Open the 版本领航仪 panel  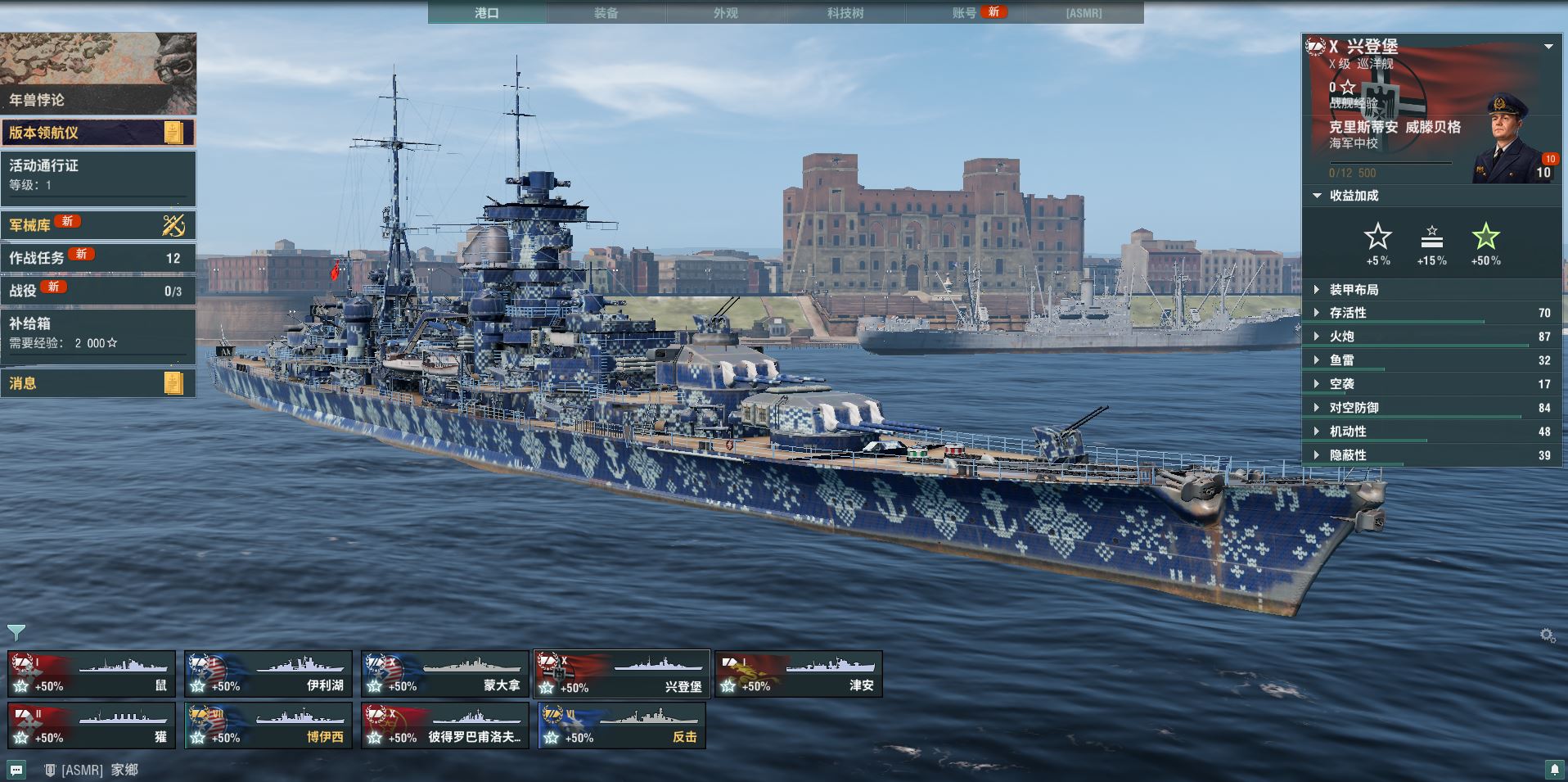98,133
